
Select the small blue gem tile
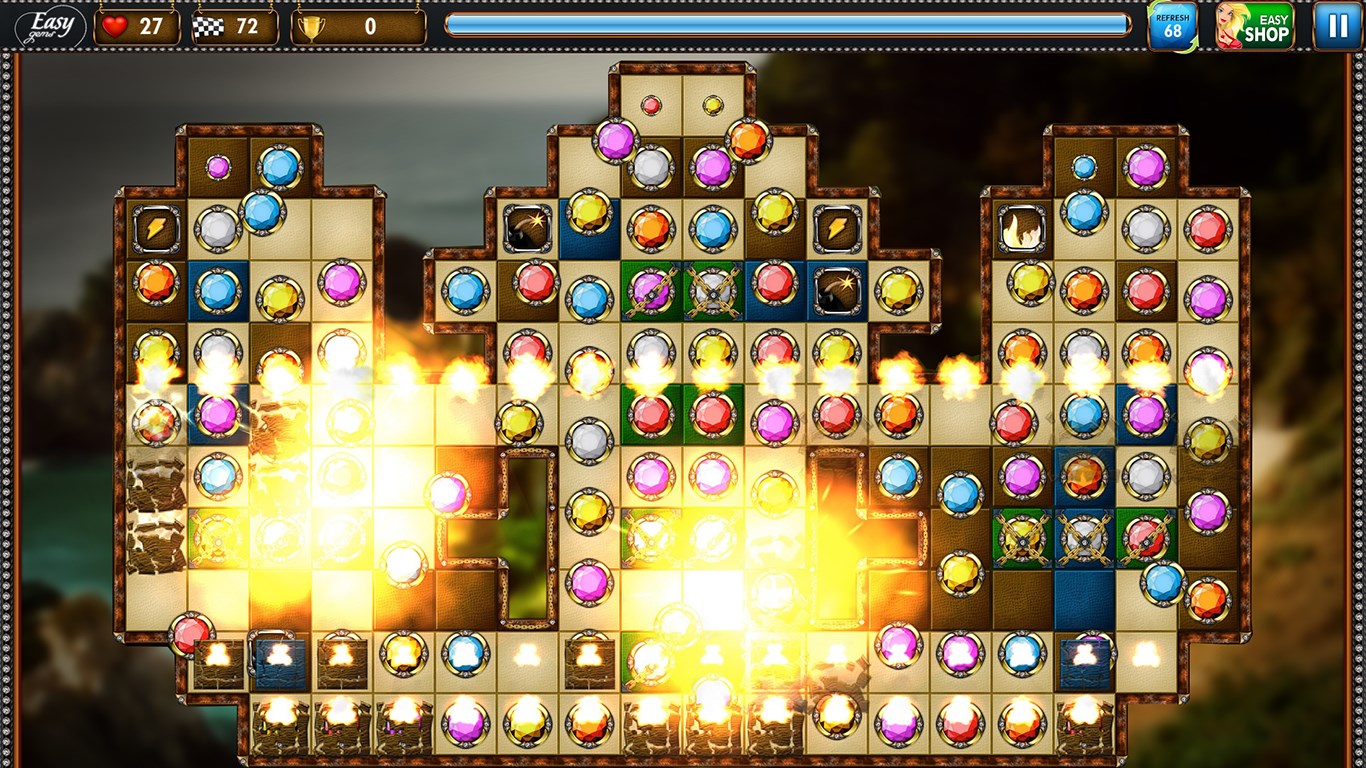click(1084, 167)
